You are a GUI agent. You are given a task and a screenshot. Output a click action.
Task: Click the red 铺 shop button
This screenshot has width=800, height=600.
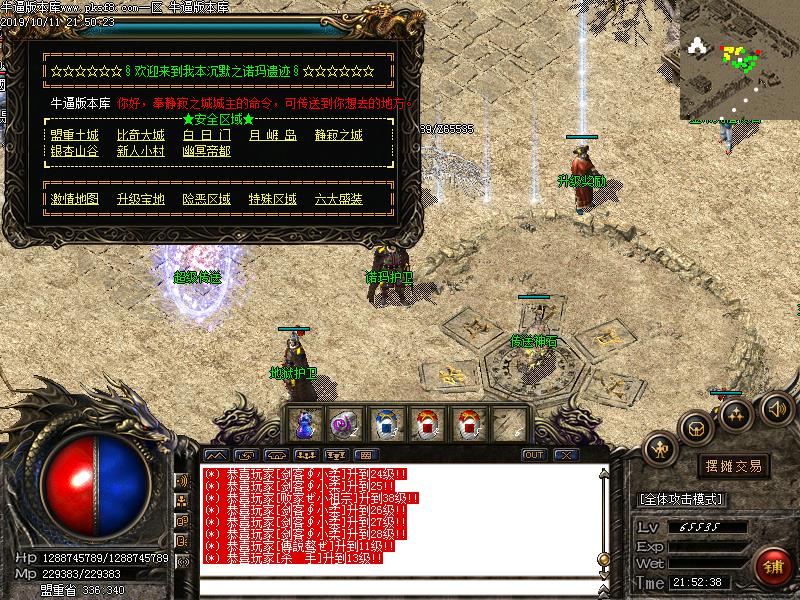coord(771,566)
